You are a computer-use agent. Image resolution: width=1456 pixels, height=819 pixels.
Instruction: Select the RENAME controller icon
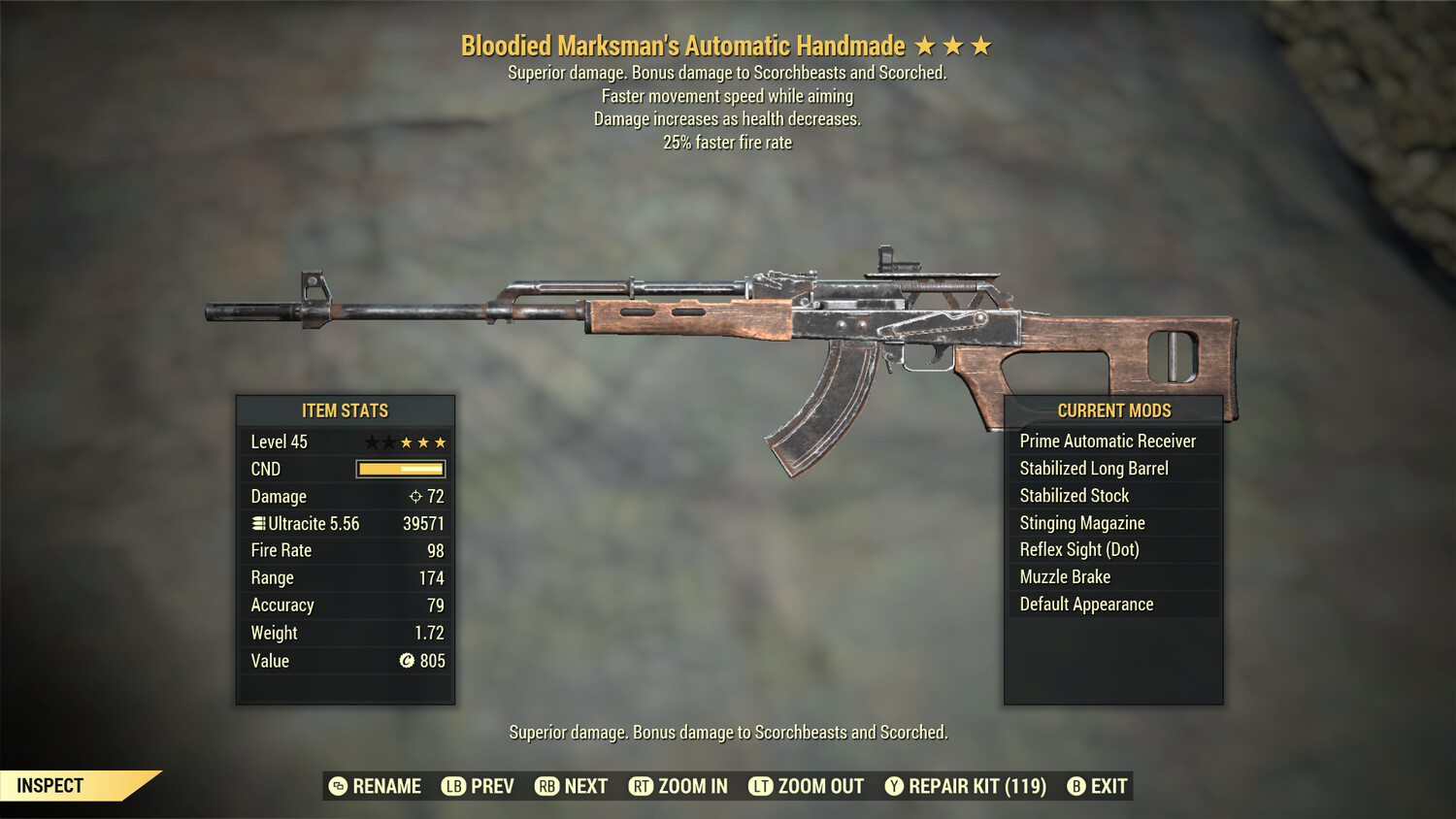point(337,786)
